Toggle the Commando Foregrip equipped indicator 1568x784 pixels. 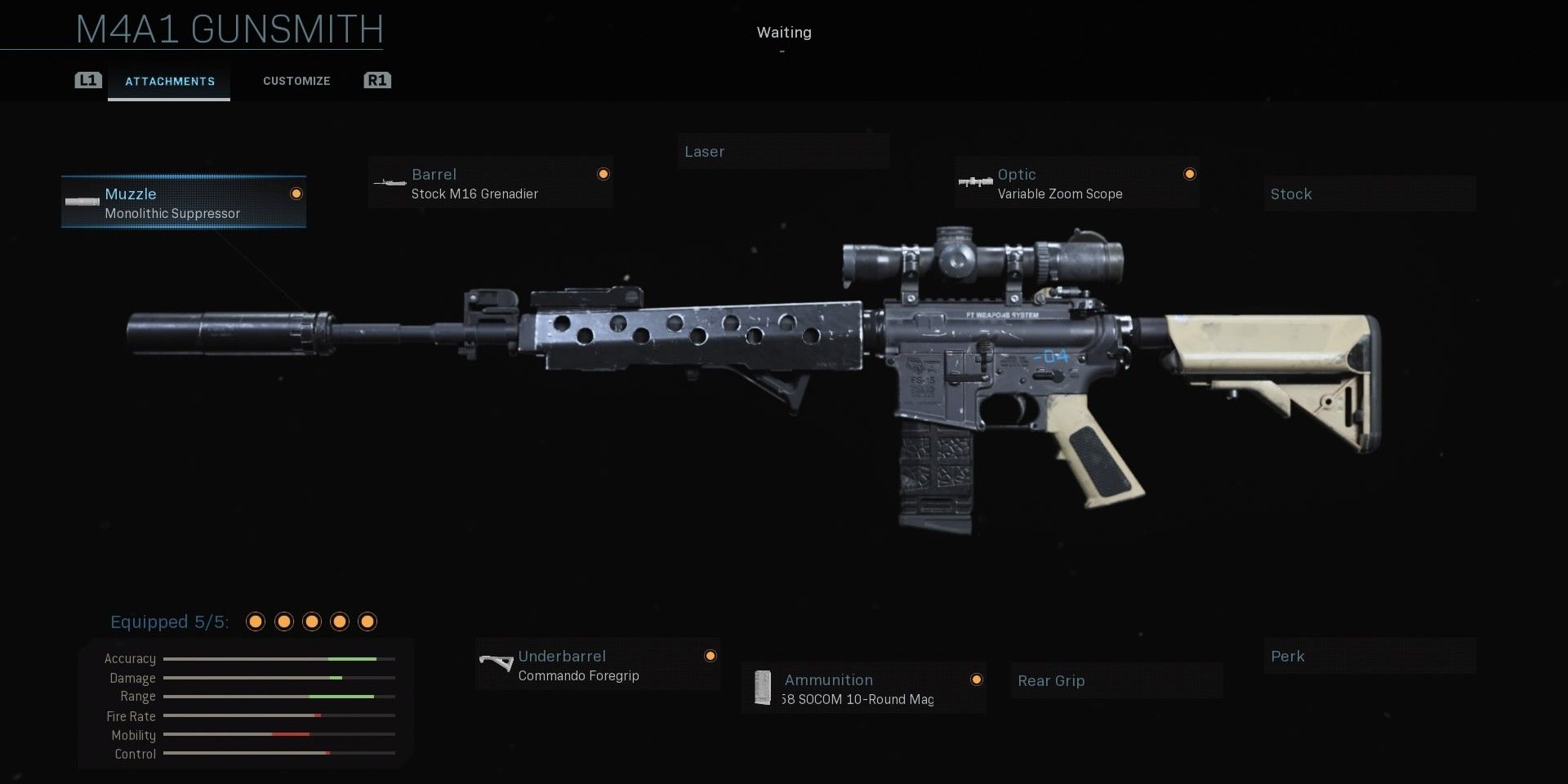point(710,656)
